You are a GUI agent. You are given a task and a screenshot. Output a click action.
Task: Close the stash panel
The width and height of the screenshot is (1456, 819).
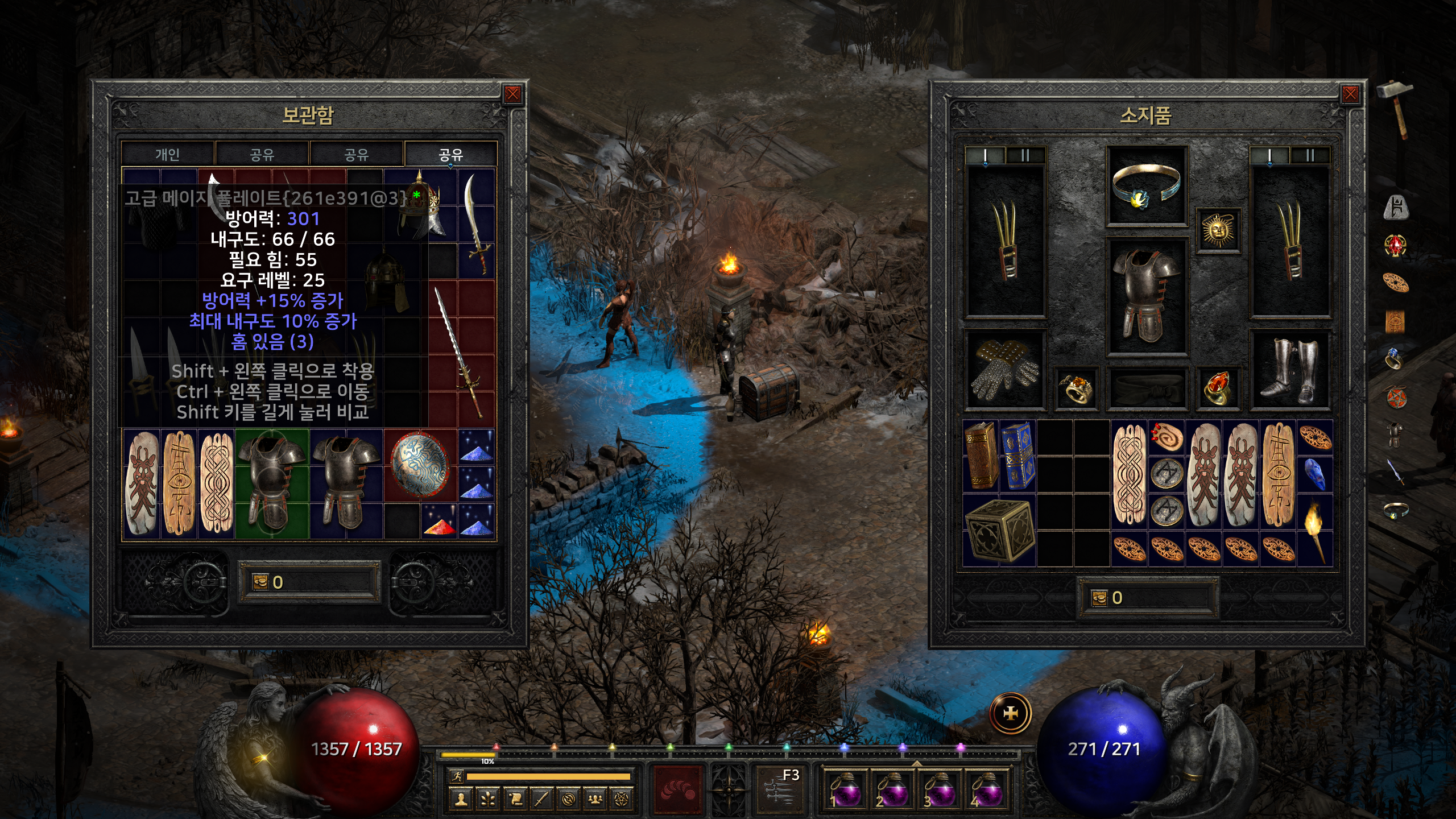(512, 94)
